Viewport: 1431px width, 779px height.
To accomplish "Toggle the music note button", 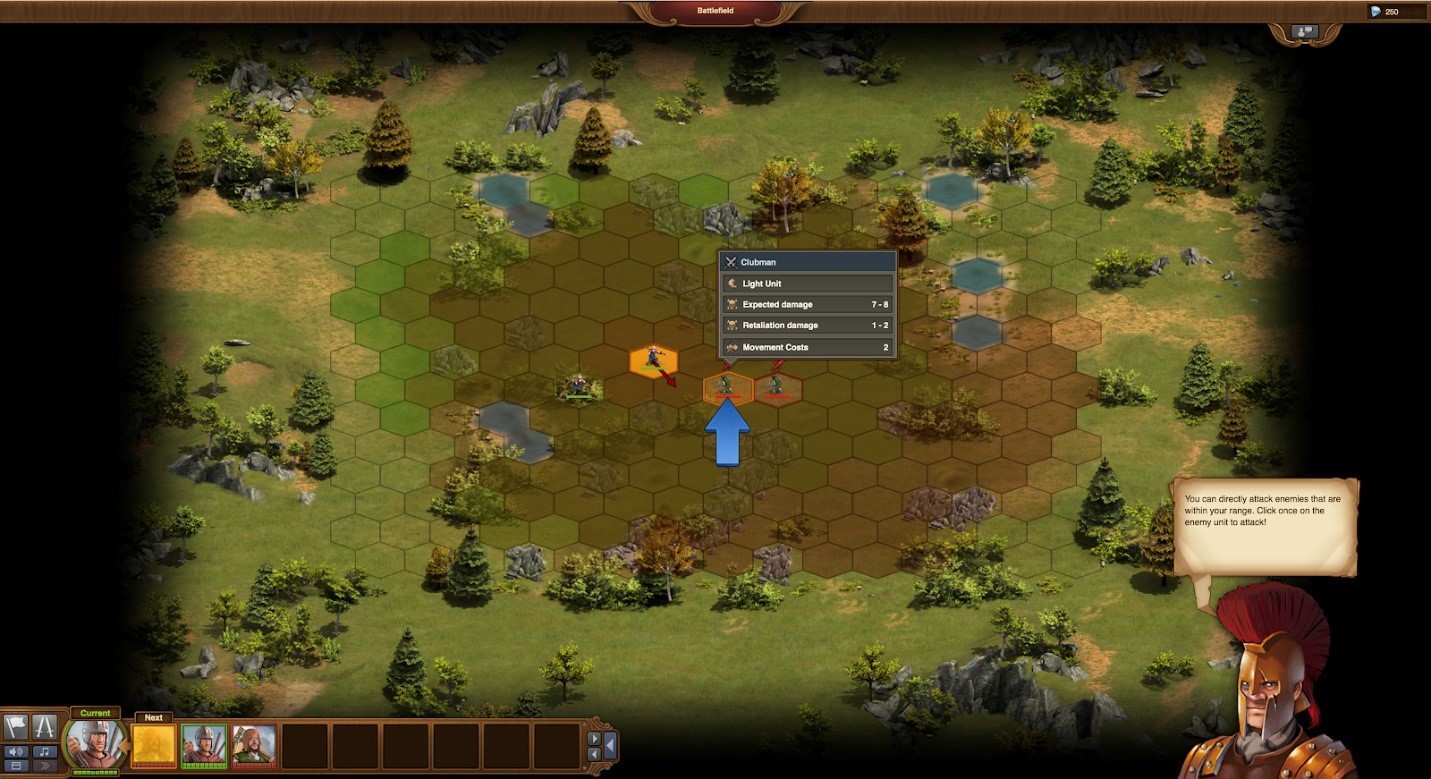I will 44,751.
